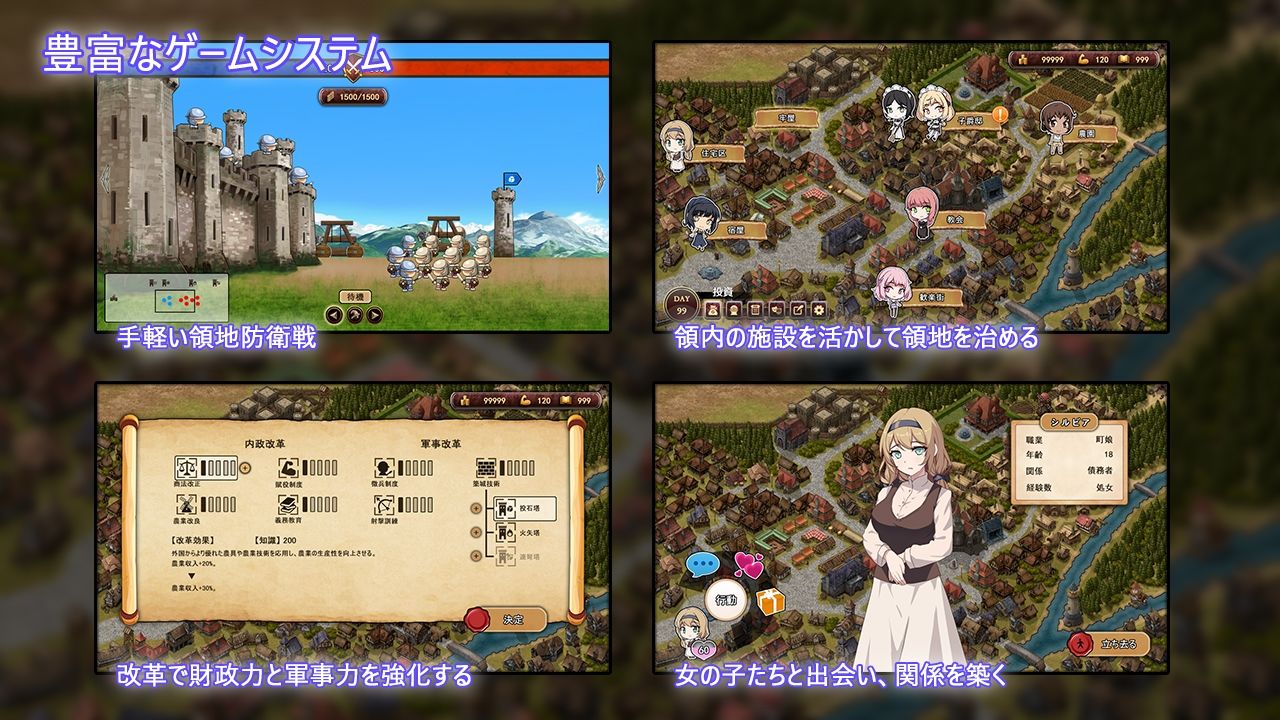The width and height of the screenshot is (1280, 720).
Task: Select the money bag investment icon
Action: coord(713,309)
